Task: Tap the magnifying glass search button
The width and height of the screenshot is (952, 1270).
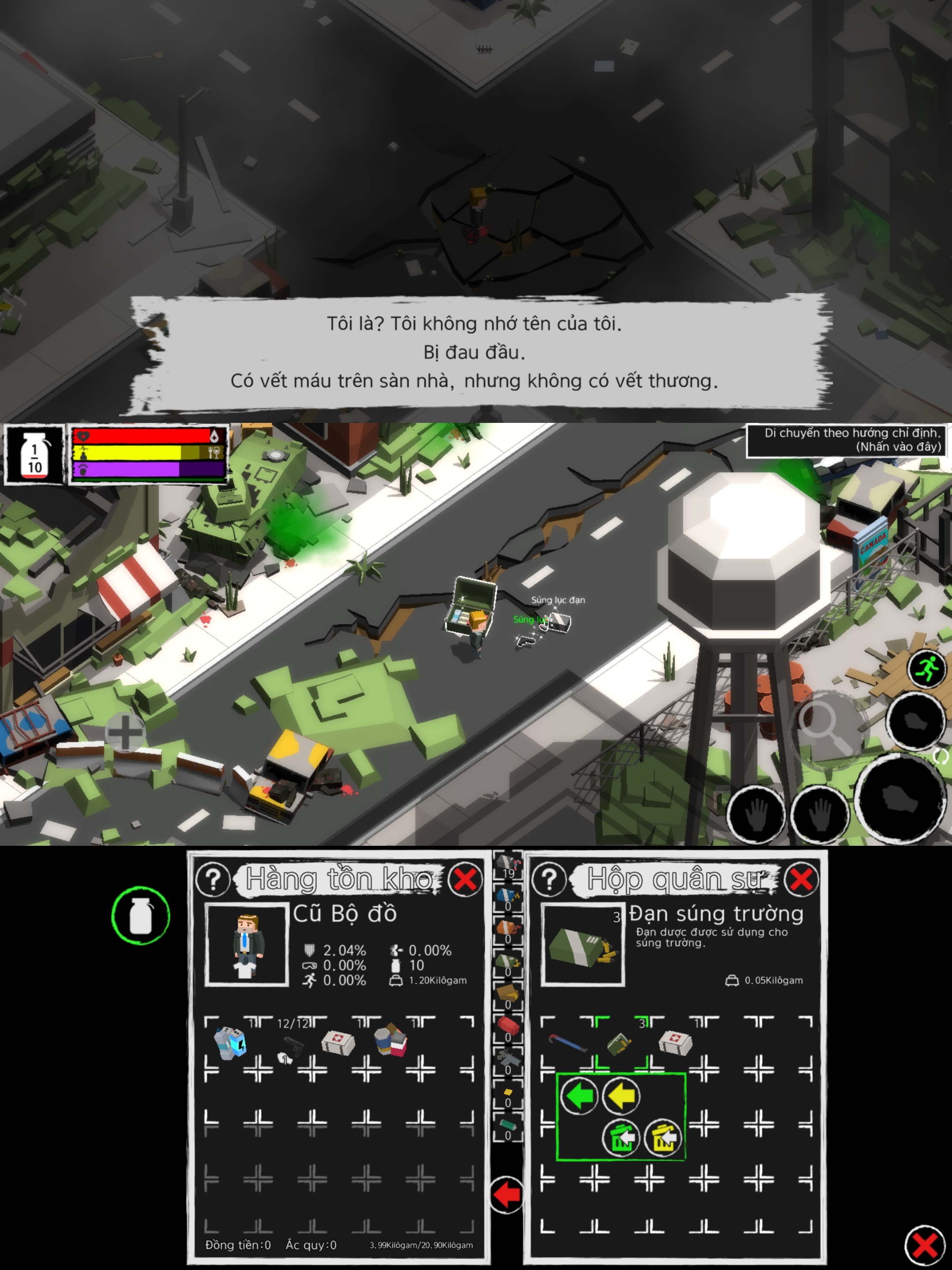Action: click(x=826, y=725)
